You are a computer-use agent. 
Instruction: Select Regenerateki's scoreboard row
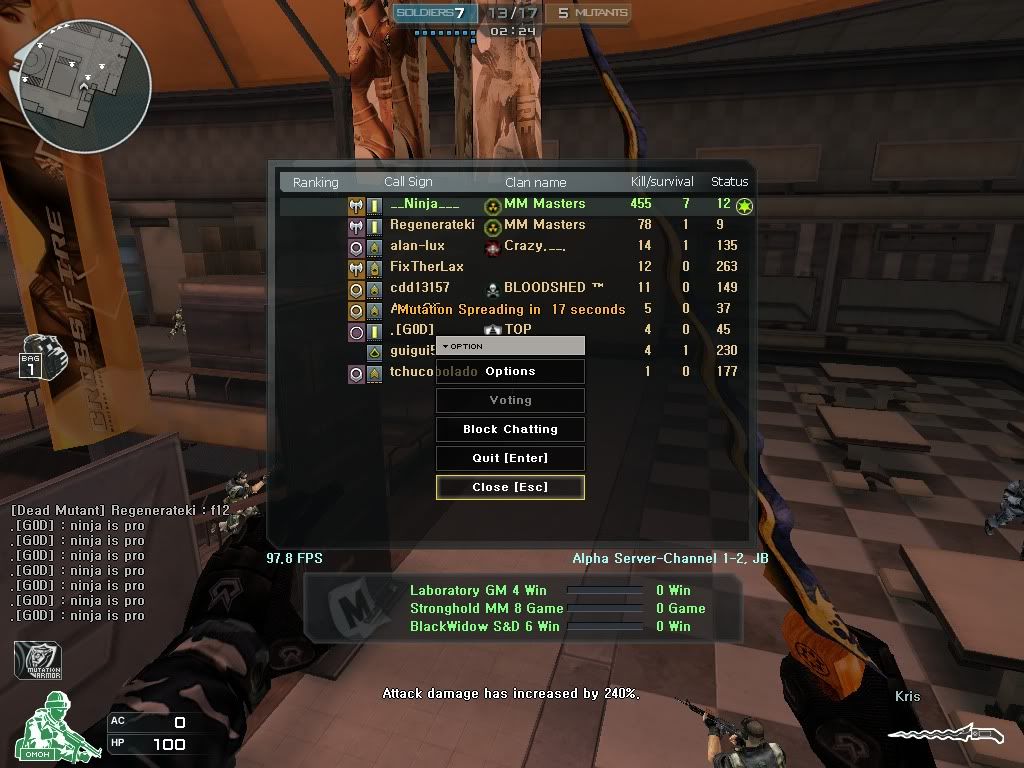pyautogui.click(x=432, y=225)
